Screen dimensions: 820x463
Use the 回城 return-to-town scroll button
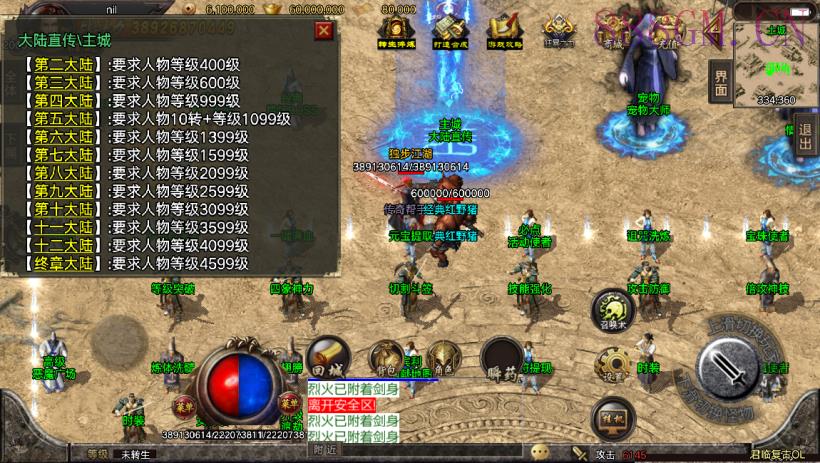[x=326, y=354]
